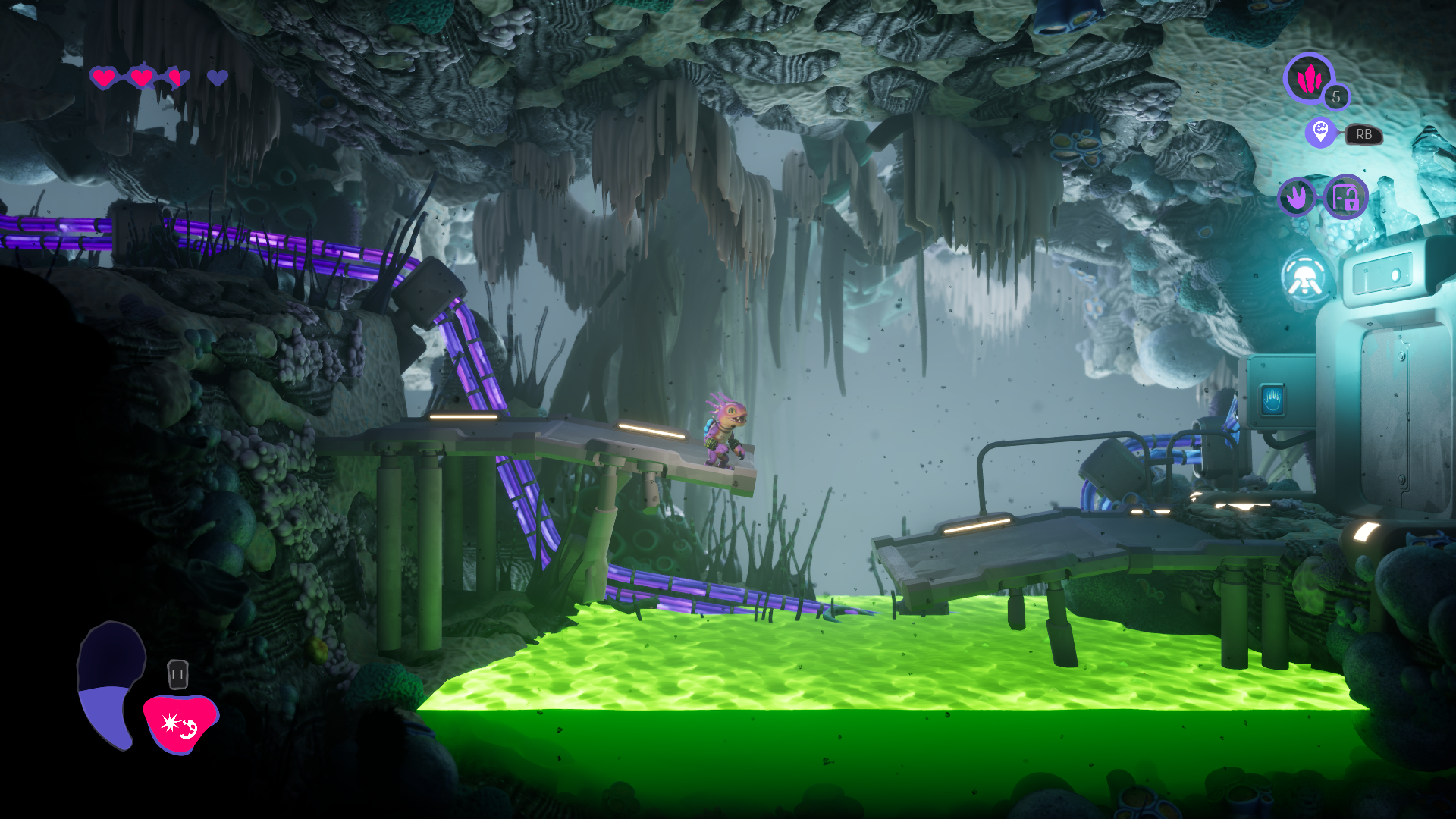The height and width of the screenshot is (819, 1456).
Task: Click the locked ability slot with padlock
Action: click(1346, 197)
